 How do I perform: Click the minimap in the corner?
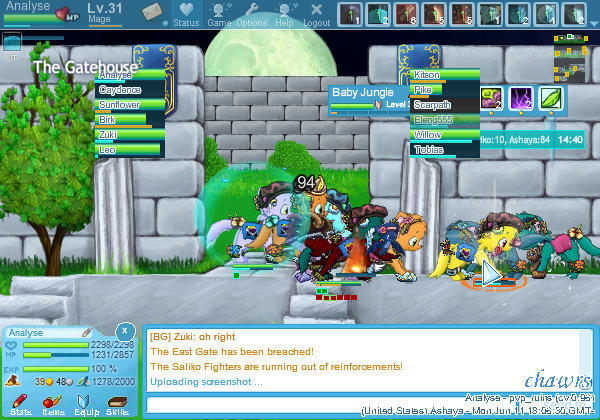[x=570, y=50]
